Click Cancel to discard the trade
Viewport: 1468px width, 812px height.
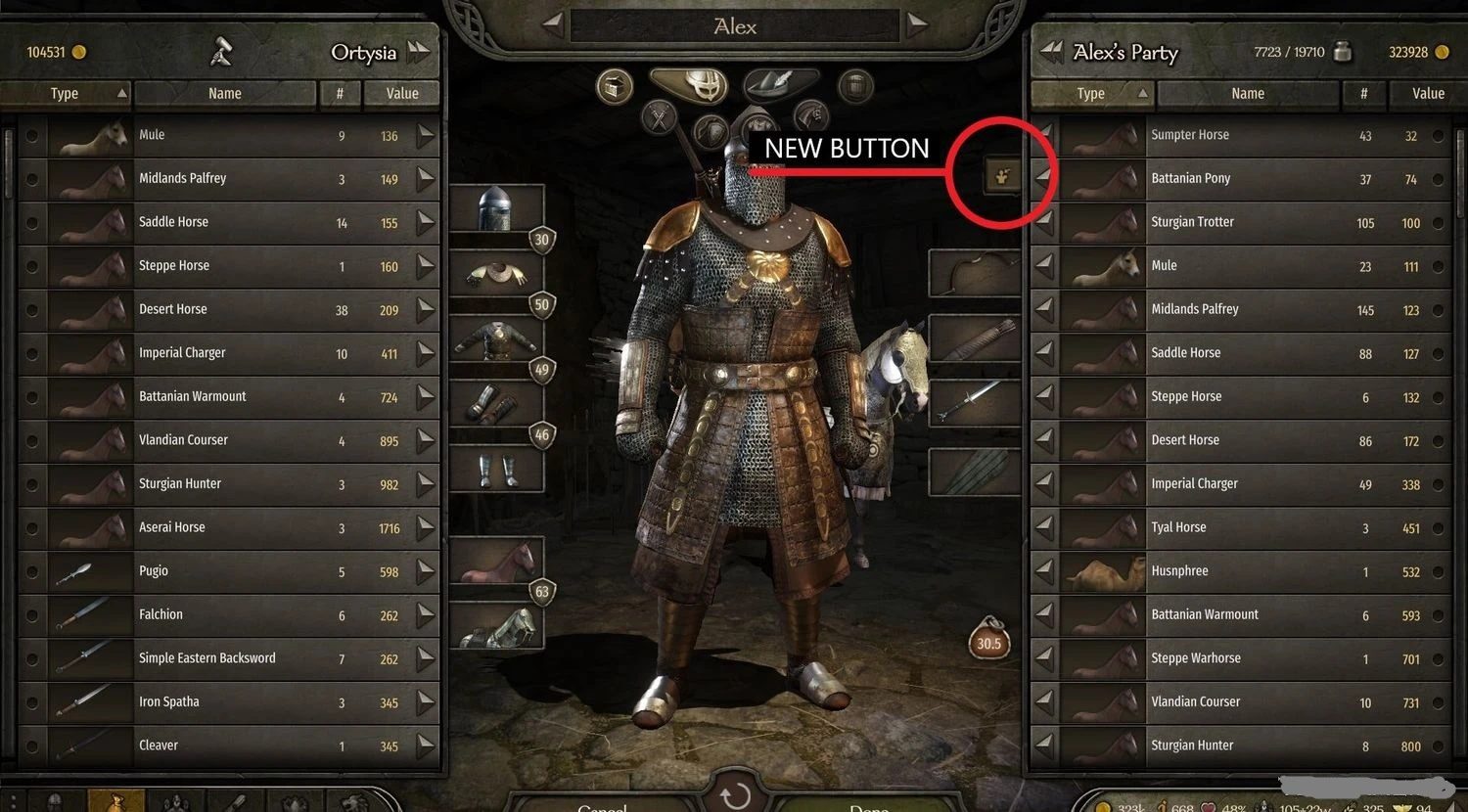pyautogui.click(x=603, y=808)
